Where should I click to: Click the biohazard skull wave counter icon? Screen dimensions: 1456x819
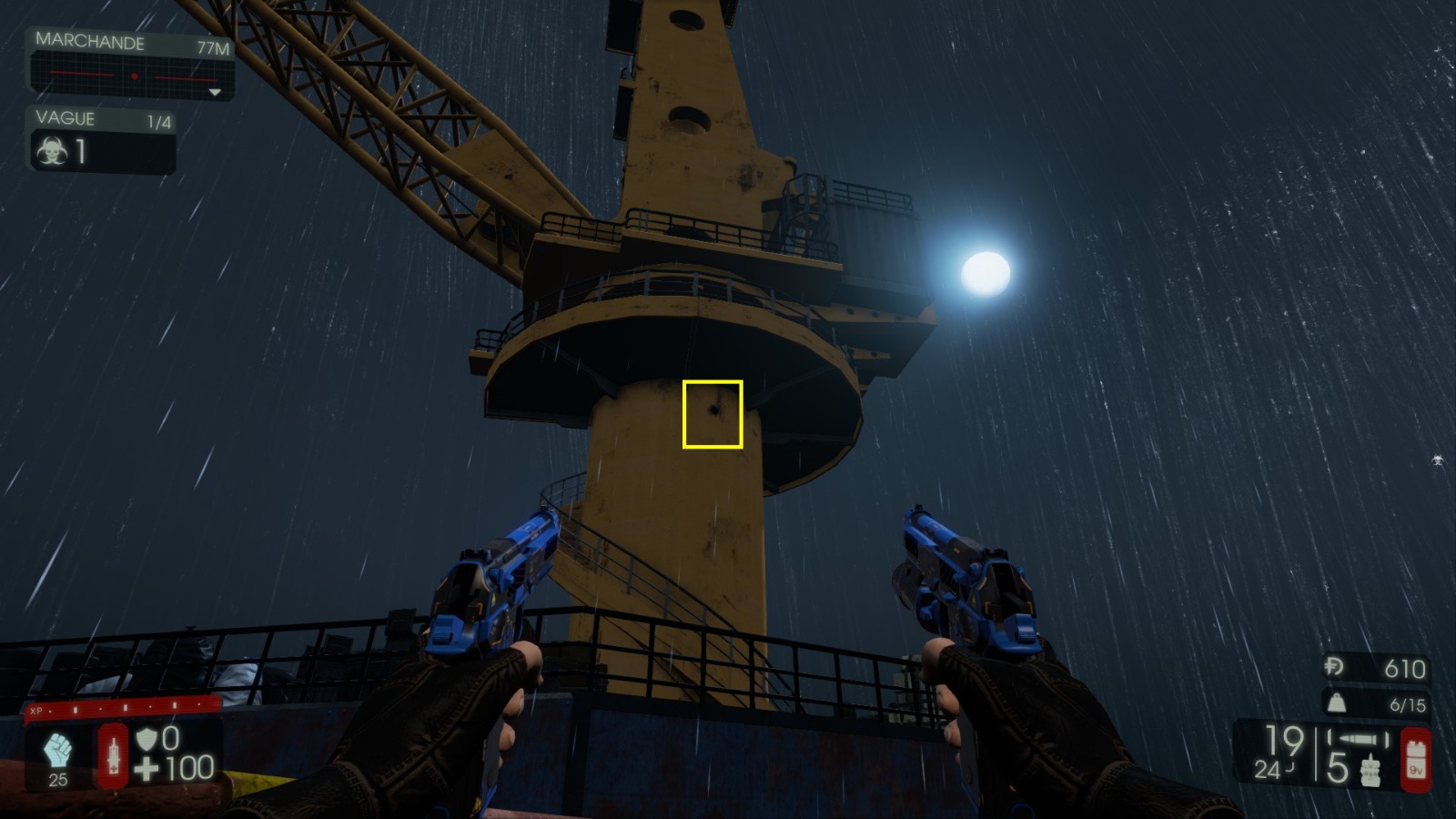pyautogui.click(x=50, y=151)
